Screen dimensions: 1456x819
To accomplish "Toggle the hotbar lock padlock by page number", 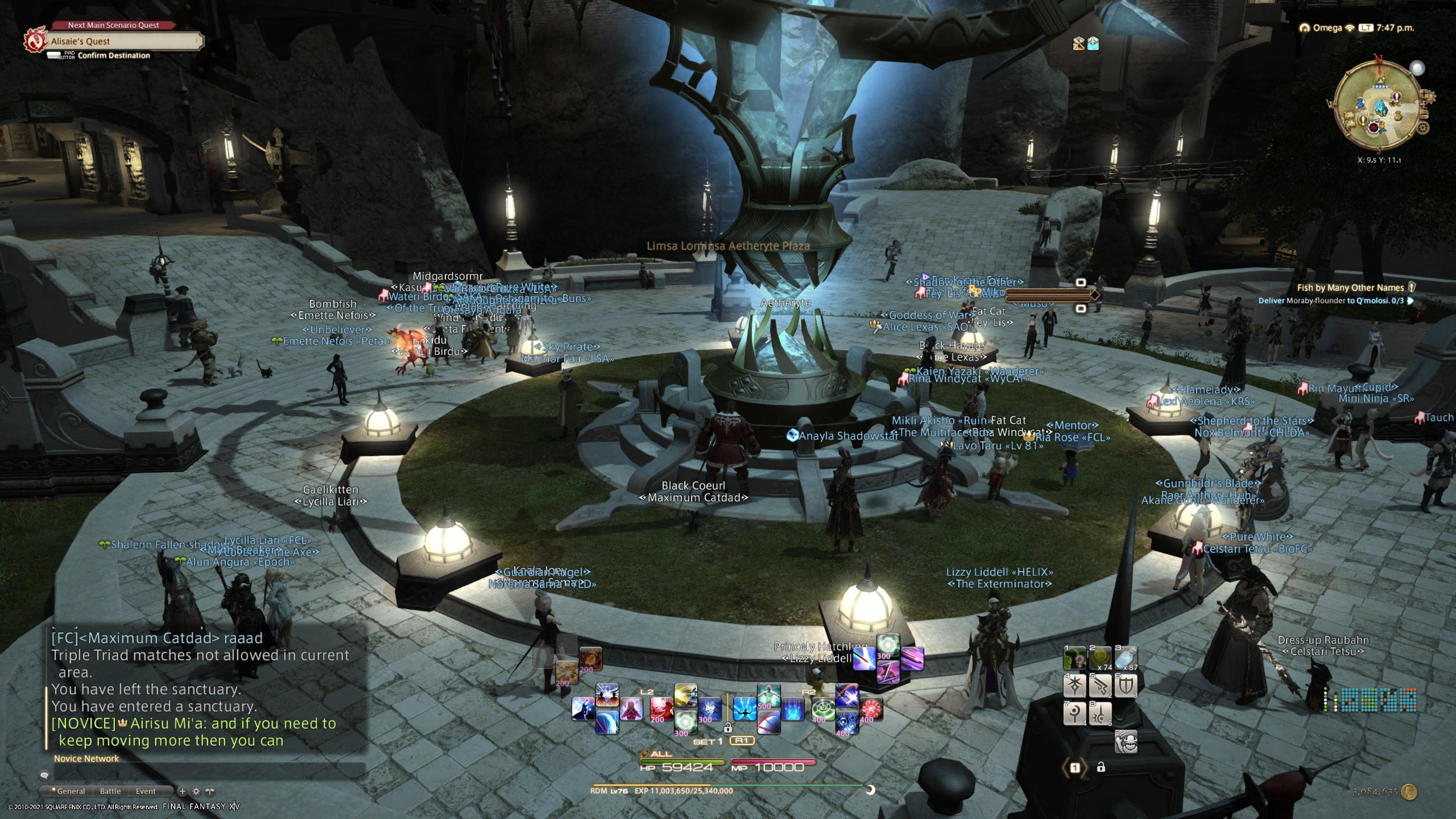I will coord(1101,767).
